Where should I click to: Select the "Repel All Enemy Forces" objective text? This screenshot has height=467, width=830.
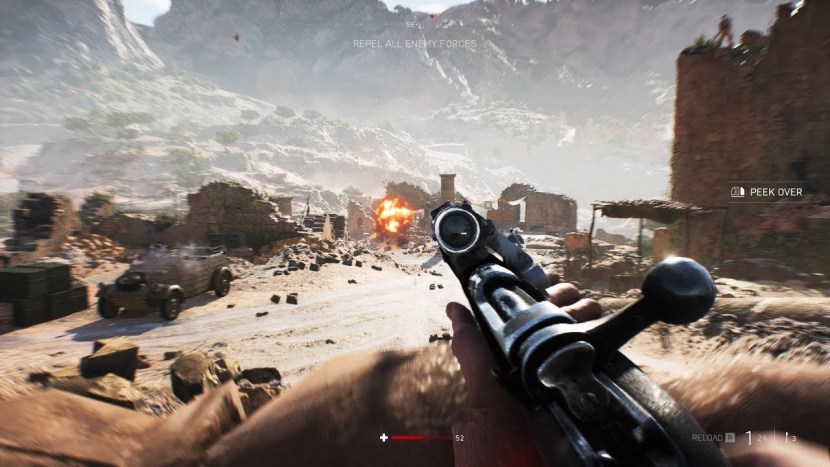tap(414, 44)
